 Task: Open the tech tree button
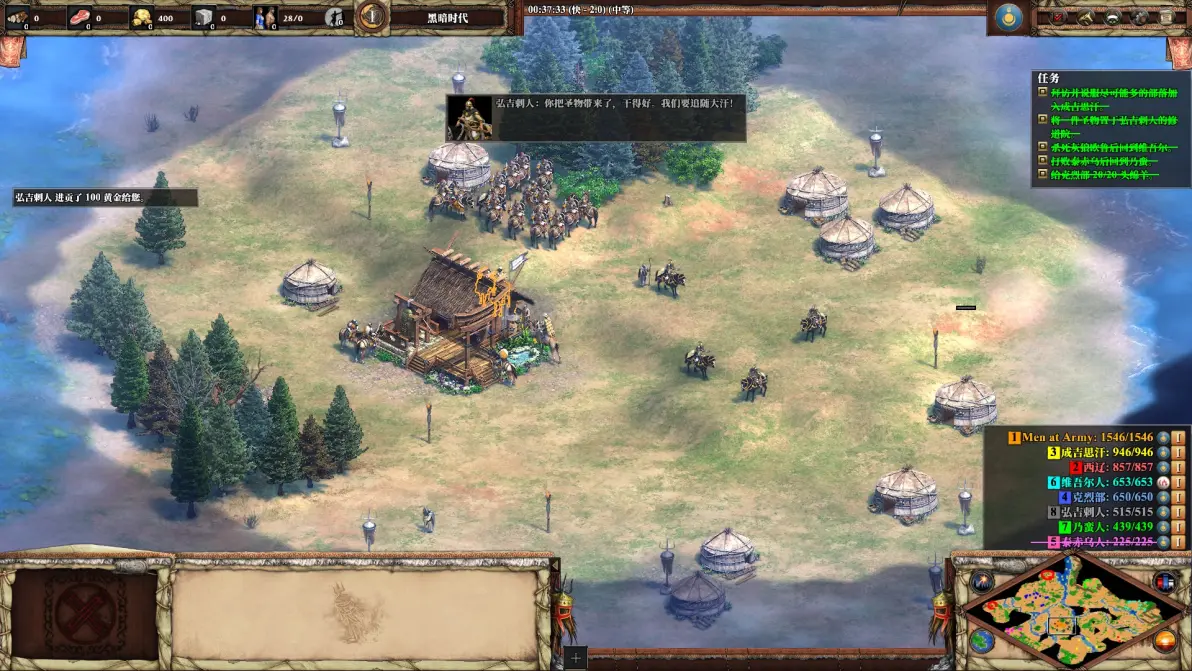click(1085, 17)
